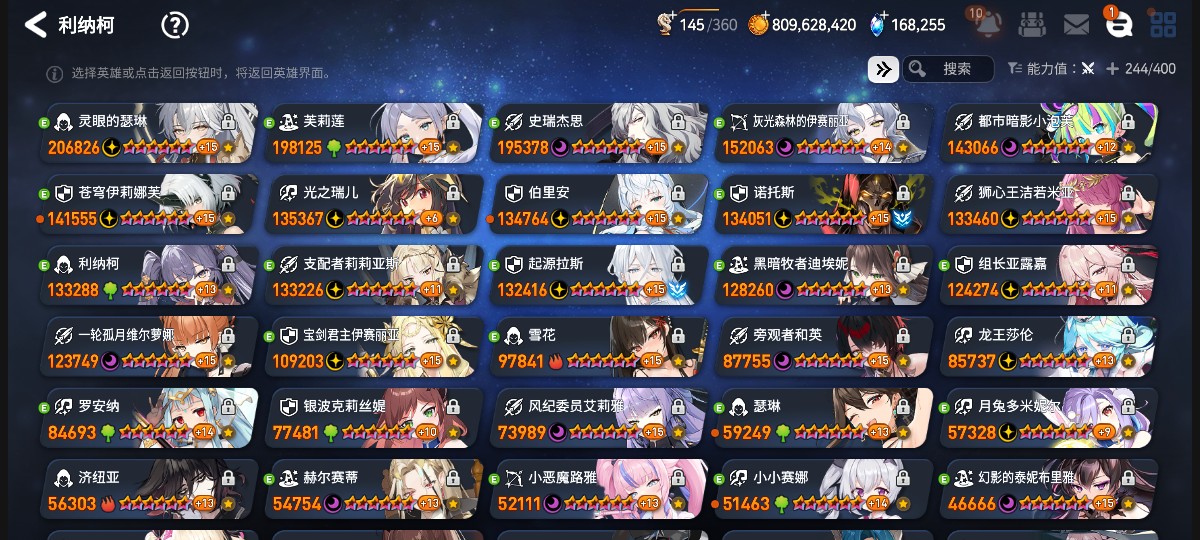Change the 能力值 sort filter
The image size is (1200, 540).
click(x=1050, y=69)
